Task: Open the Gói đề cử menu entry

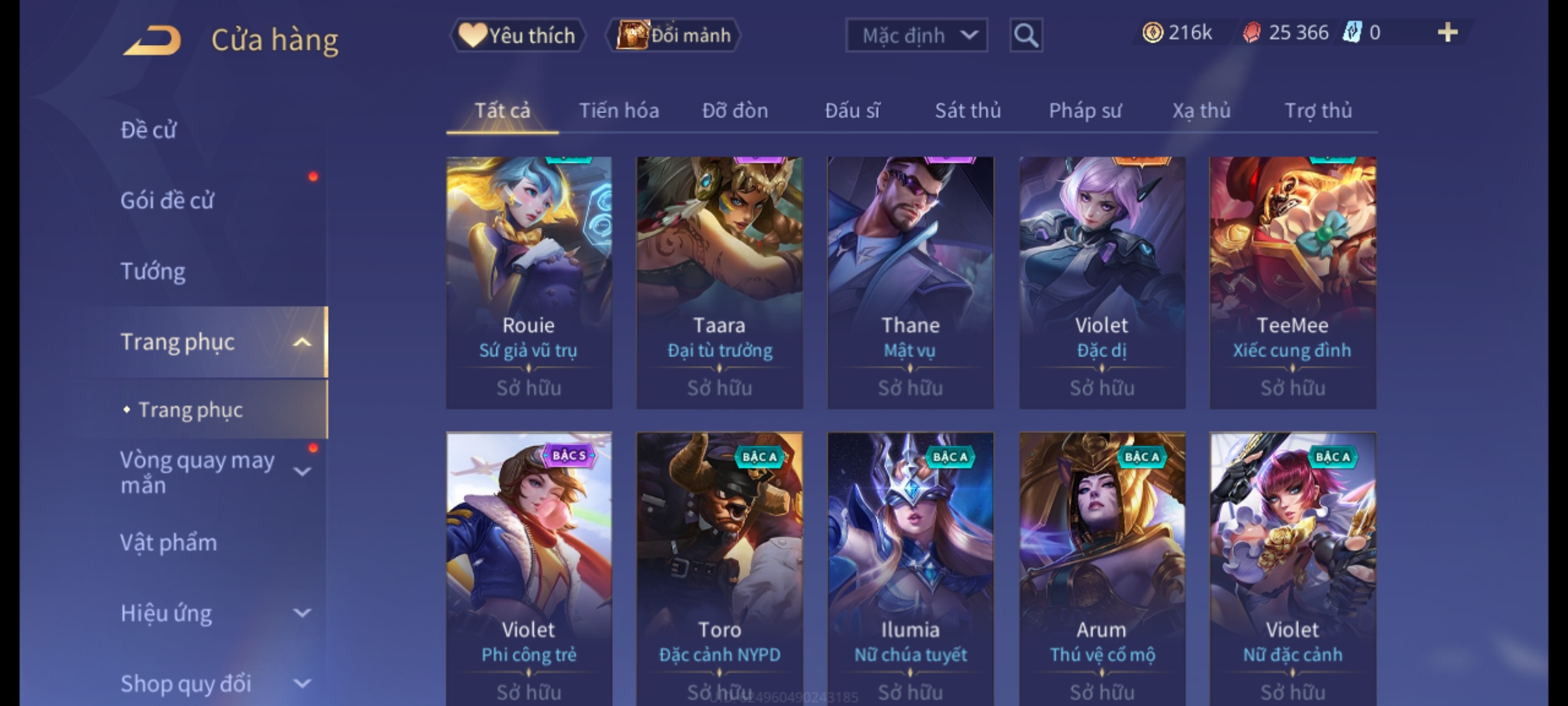Action: tap(167, 200)
